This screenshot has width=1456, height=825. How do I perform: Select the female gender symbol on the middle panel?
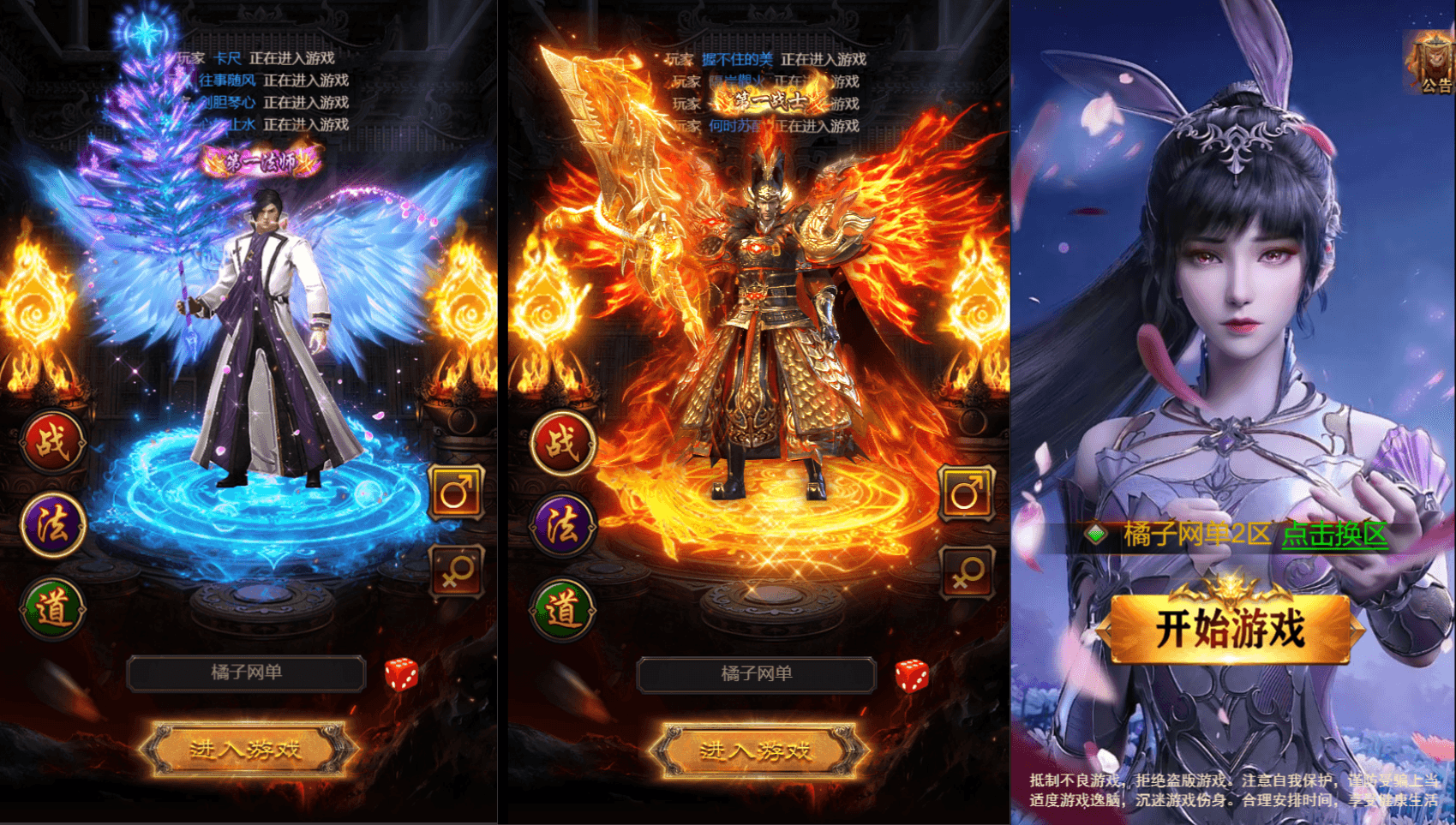pos(967,572)
